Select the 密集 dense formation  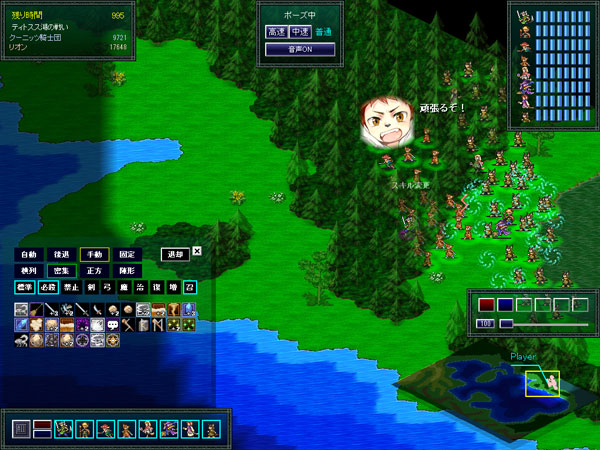click(62, 271)
